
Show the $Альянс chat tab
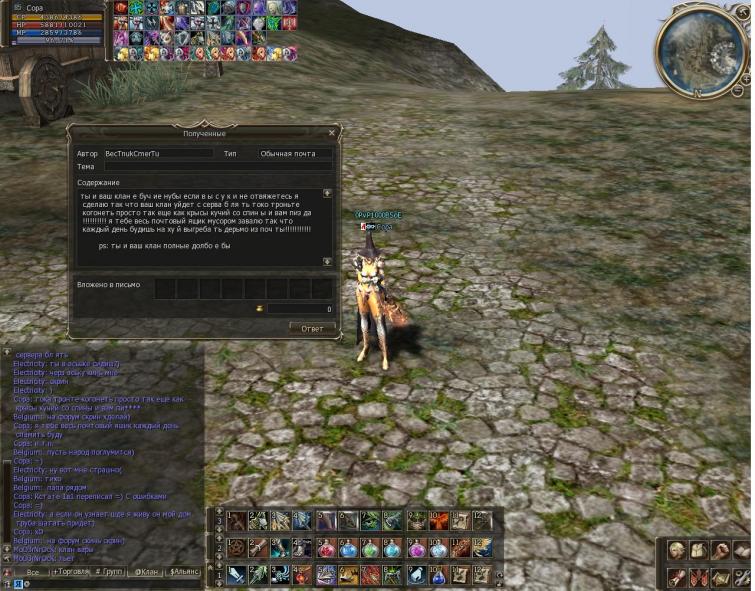point(185,572)
